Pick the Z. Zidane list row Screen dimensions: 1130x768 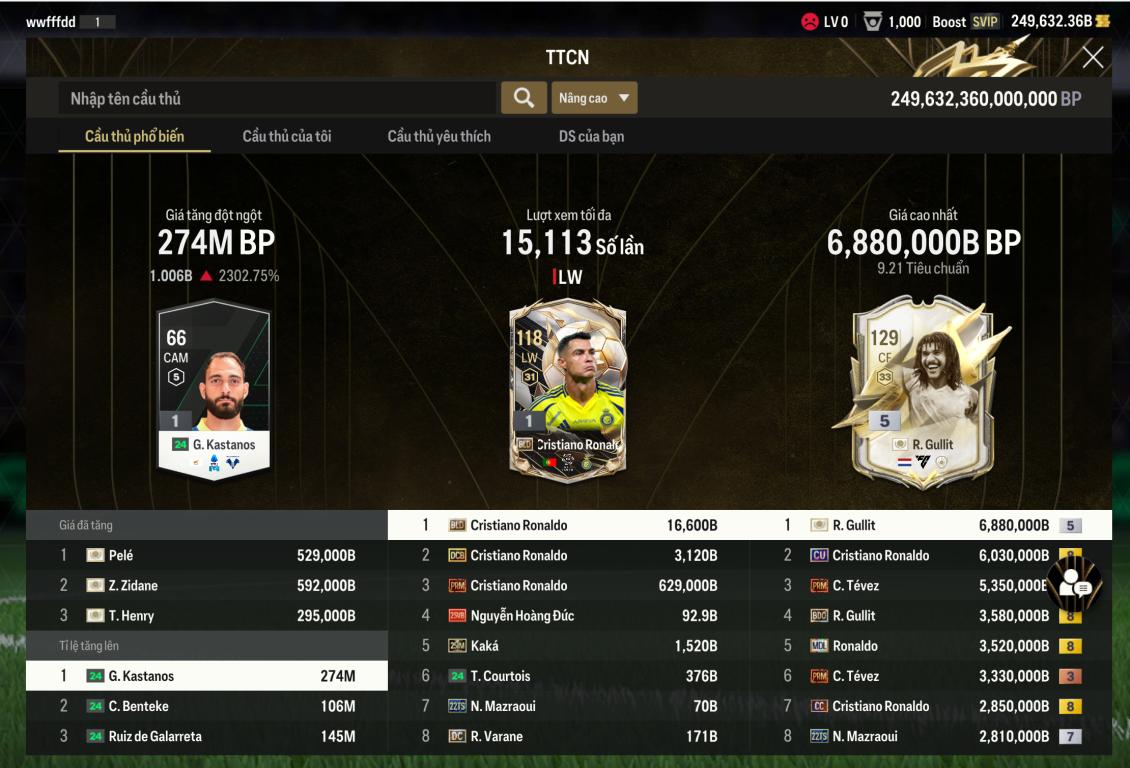(207, 585)
